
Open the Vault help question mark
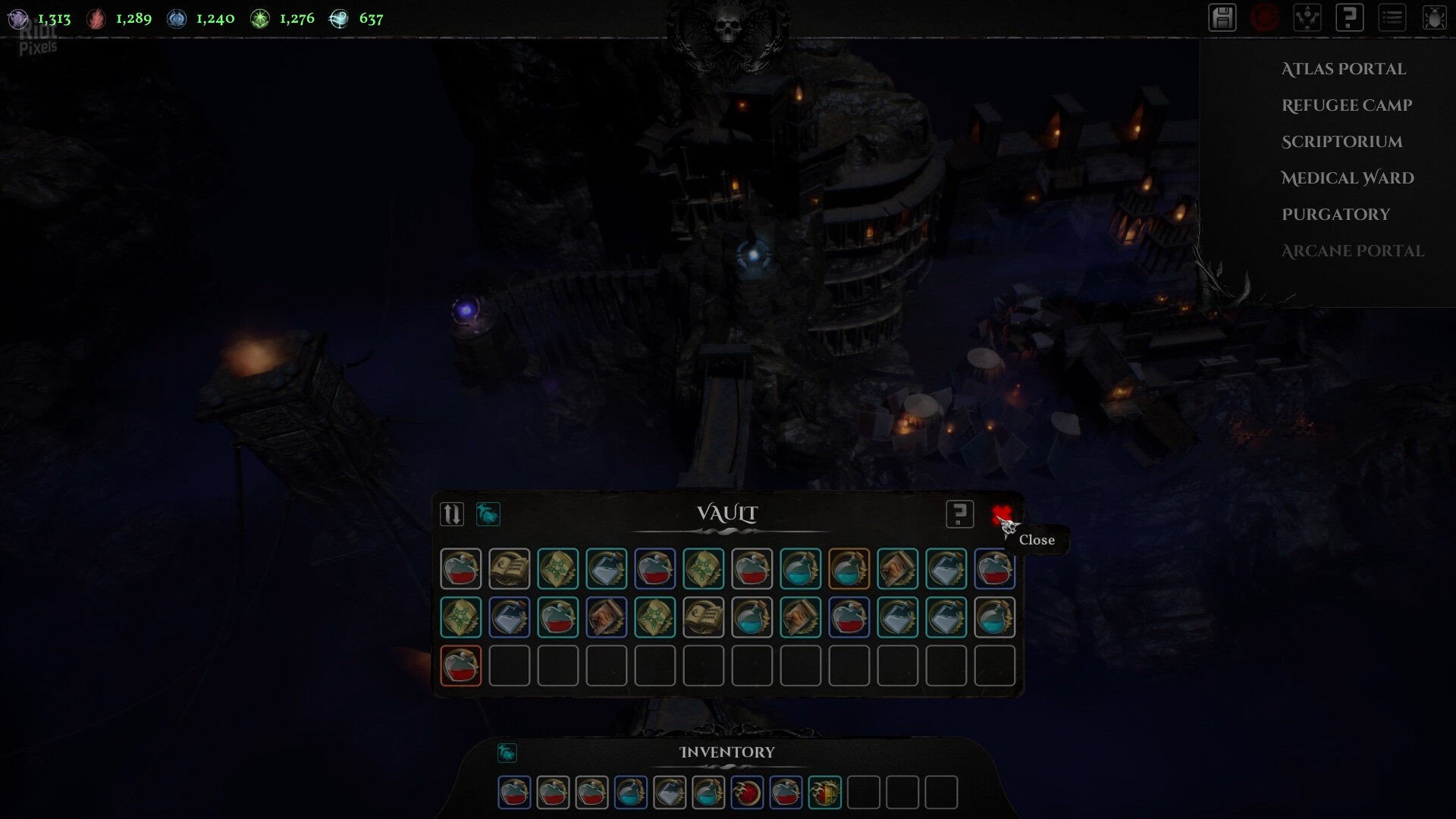pyautogui.click(x=959, y=514)
